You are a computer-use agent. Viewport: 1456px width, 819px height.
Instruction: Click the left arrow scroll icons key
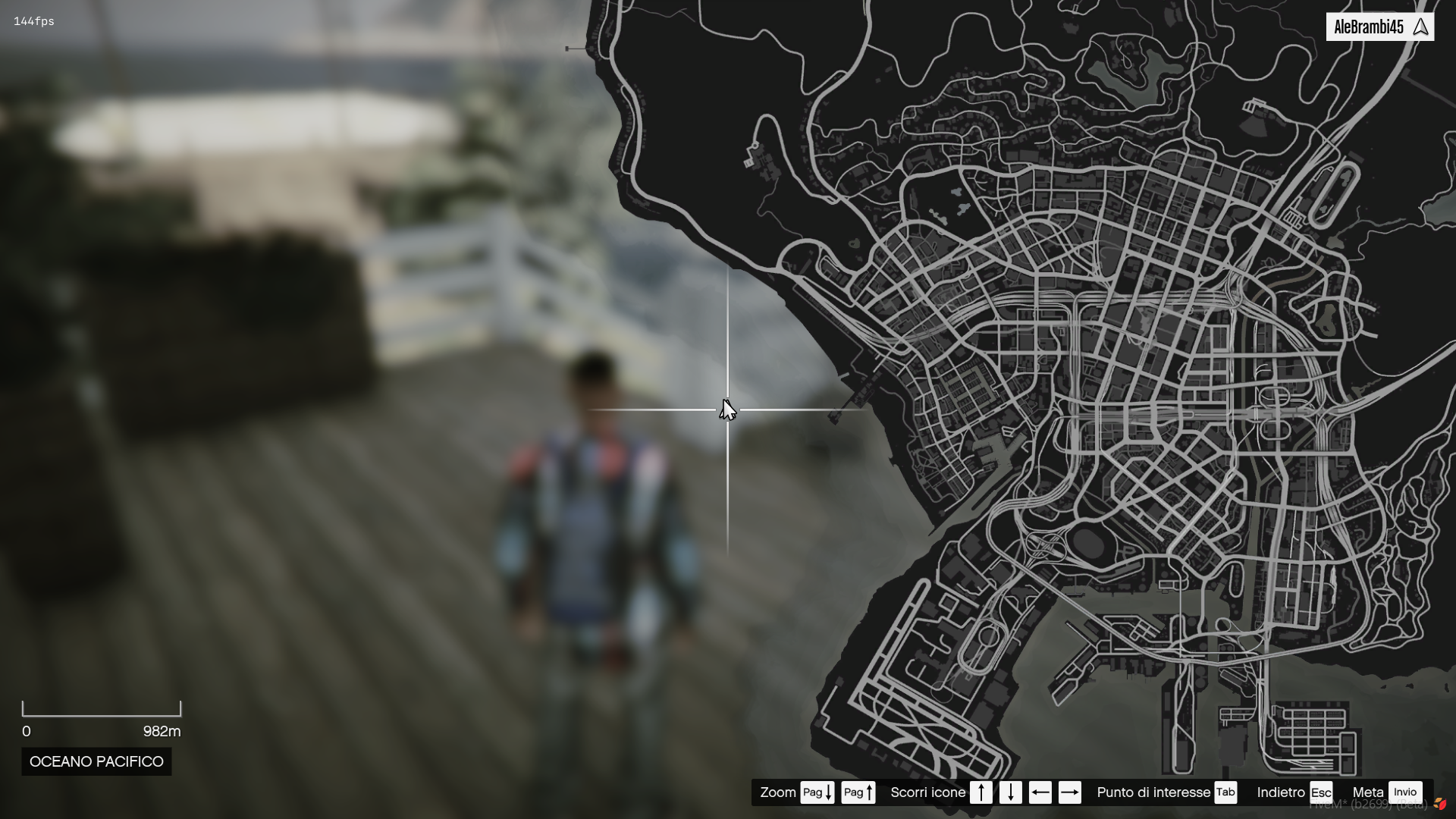click(x=1041, y=792)
